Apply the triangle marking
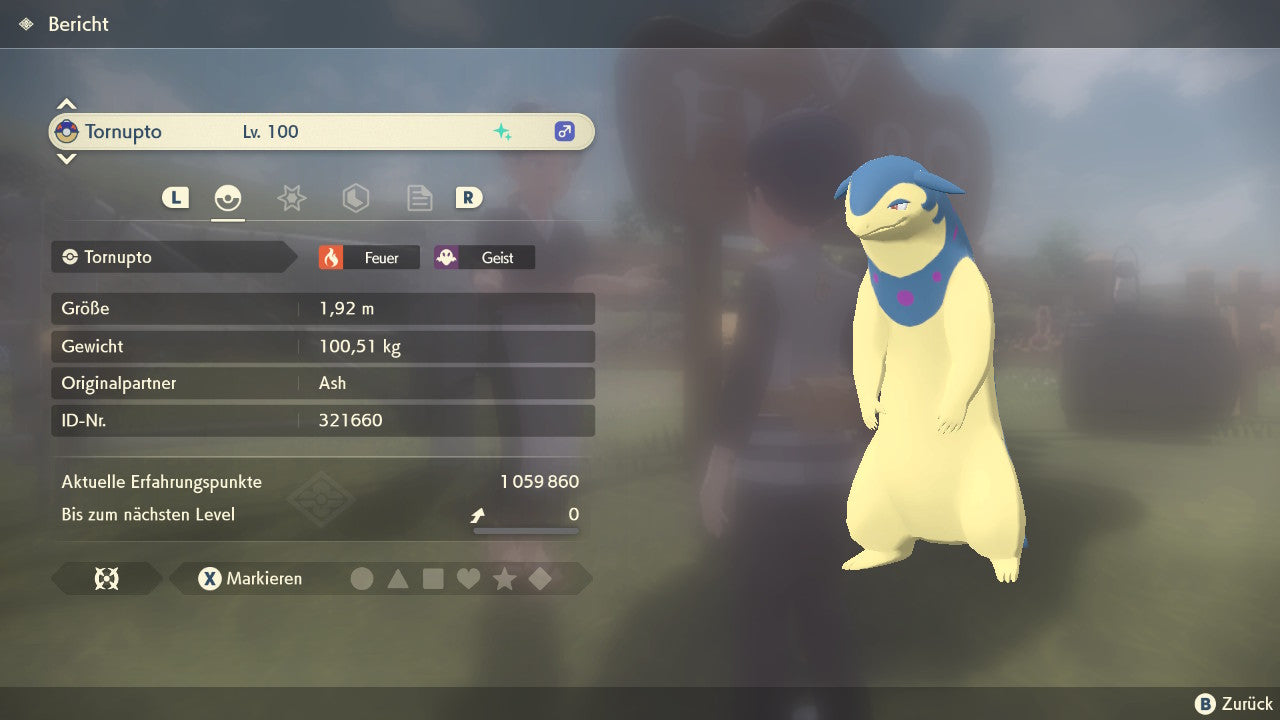Screen dimensions: 1280x720 (x=398, y=578)
